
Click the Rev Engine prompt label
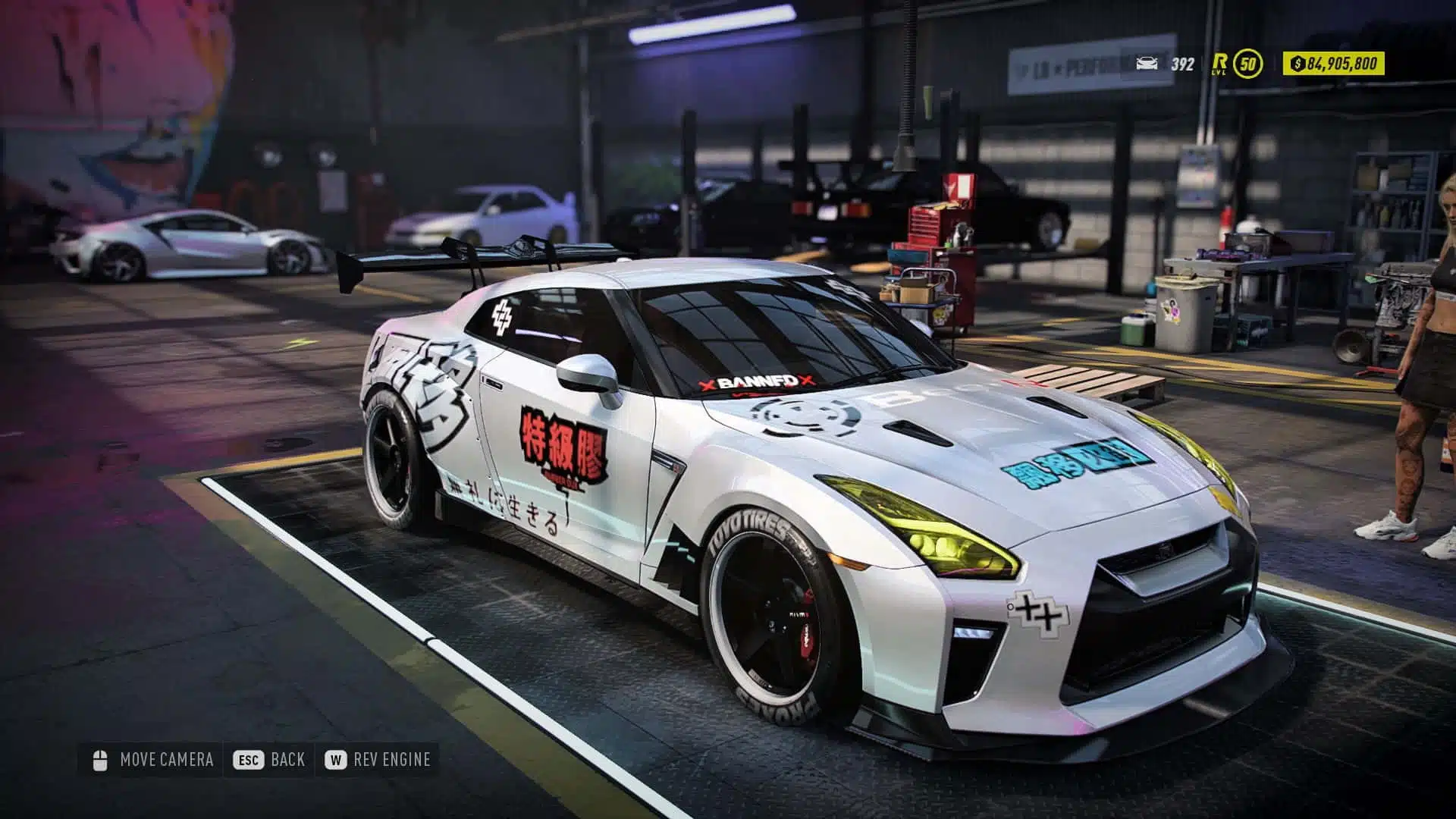pos(392,759)
